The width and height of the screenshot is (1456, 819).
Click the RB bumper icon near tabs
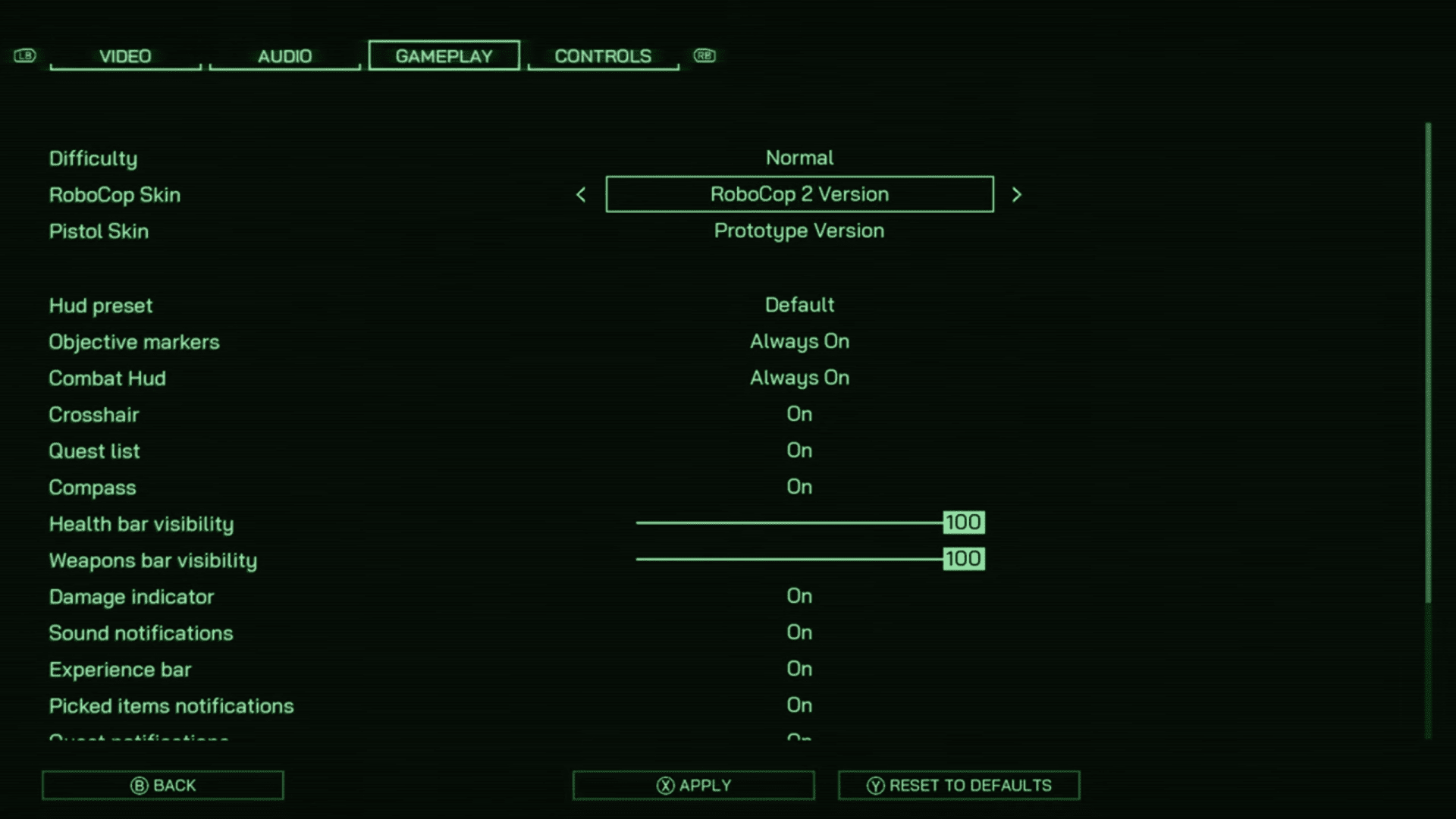(704, 55)
